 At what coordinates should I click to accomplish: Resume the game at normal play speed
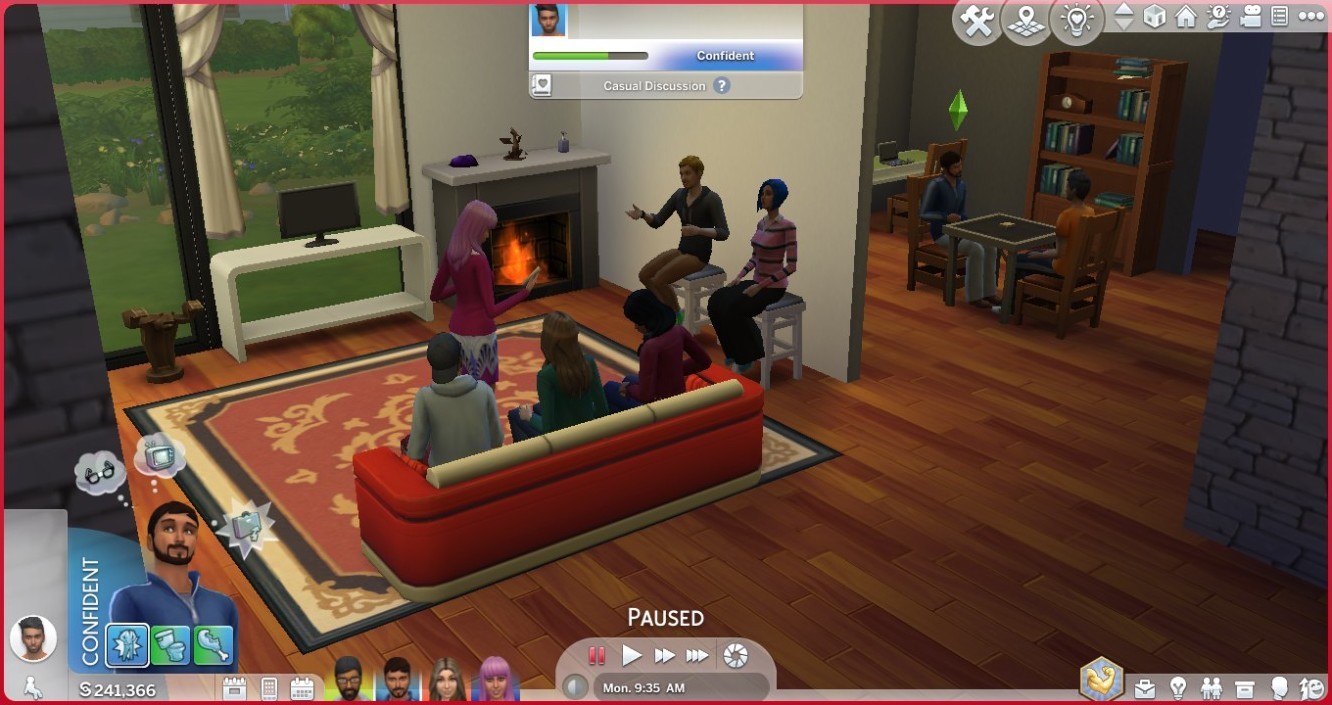[632, 656]
